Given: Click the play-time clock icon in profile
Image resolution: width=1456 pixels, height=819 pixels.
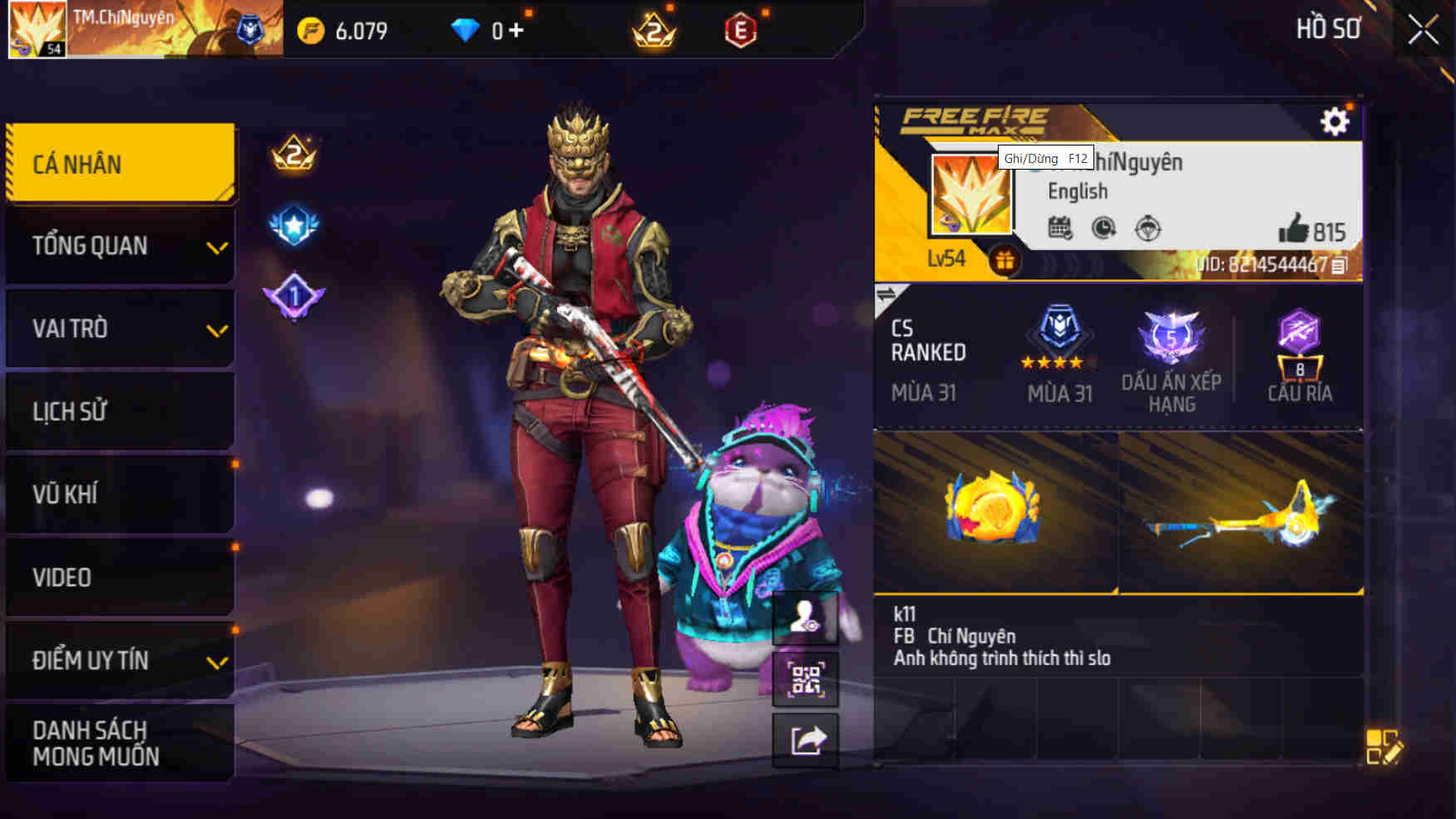Looking at the screenshot, I should [1104, 228].
